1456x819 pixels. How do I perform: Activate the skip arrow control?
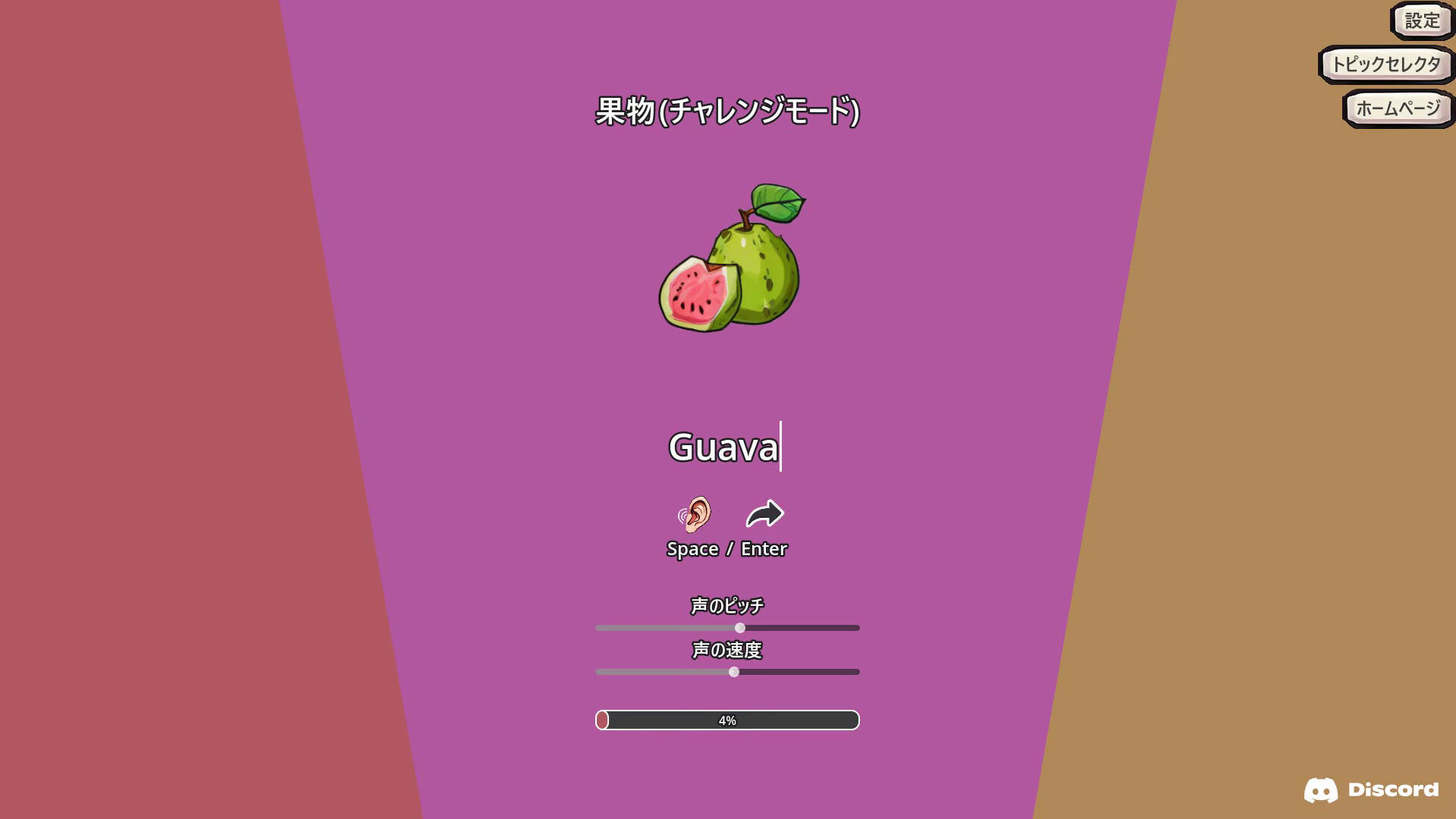click(764, 514)
